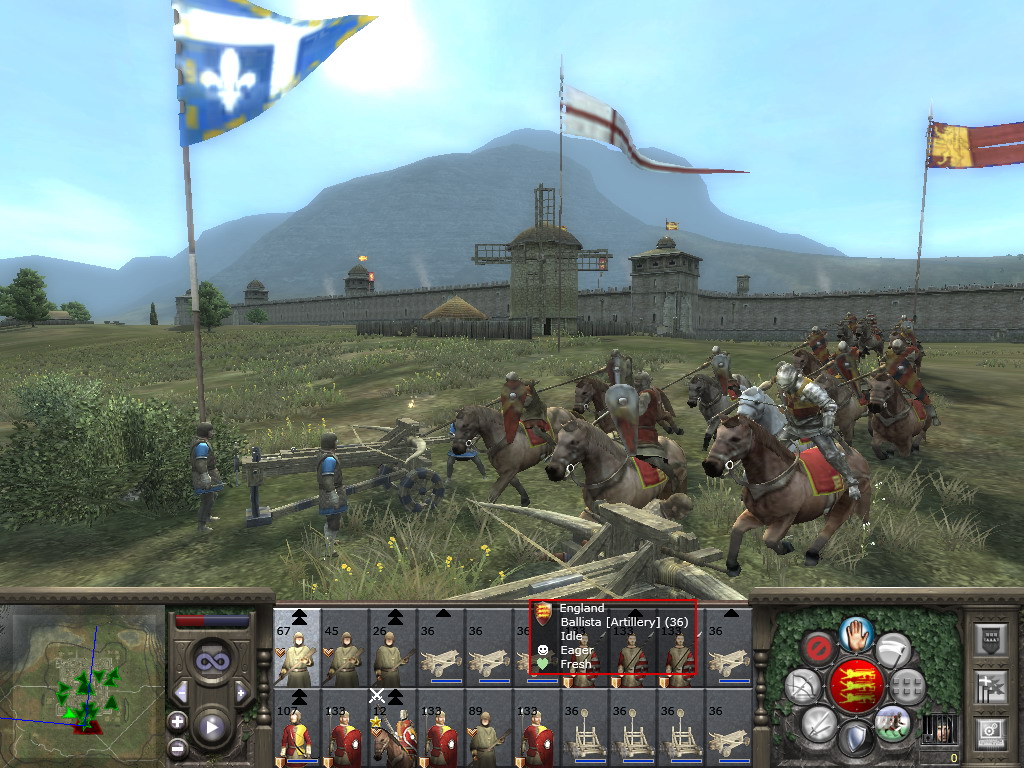Select the 89-man archer unit card
Image resolution: width=1024 pixels, height=768 pixels.
tap(489, 728)
